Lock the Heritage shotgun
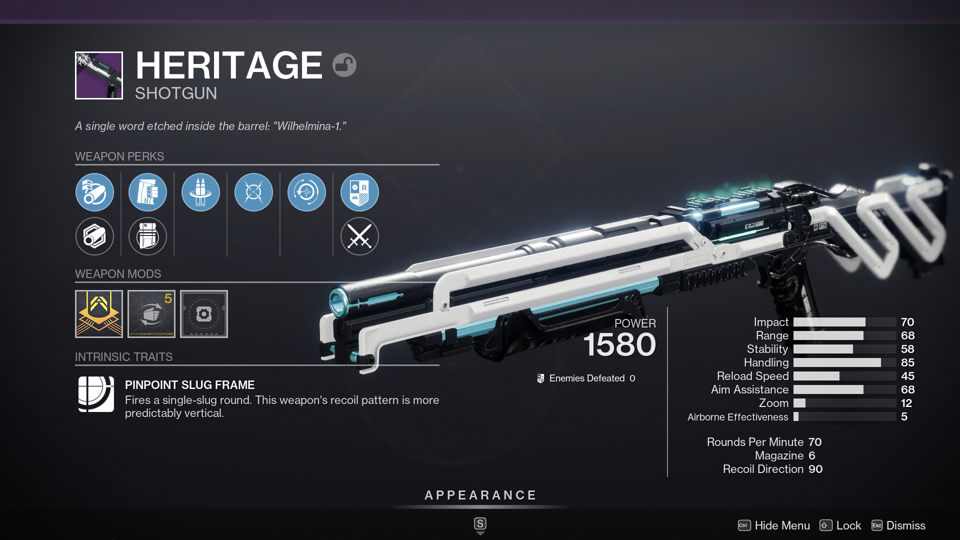 coord(840,525)
